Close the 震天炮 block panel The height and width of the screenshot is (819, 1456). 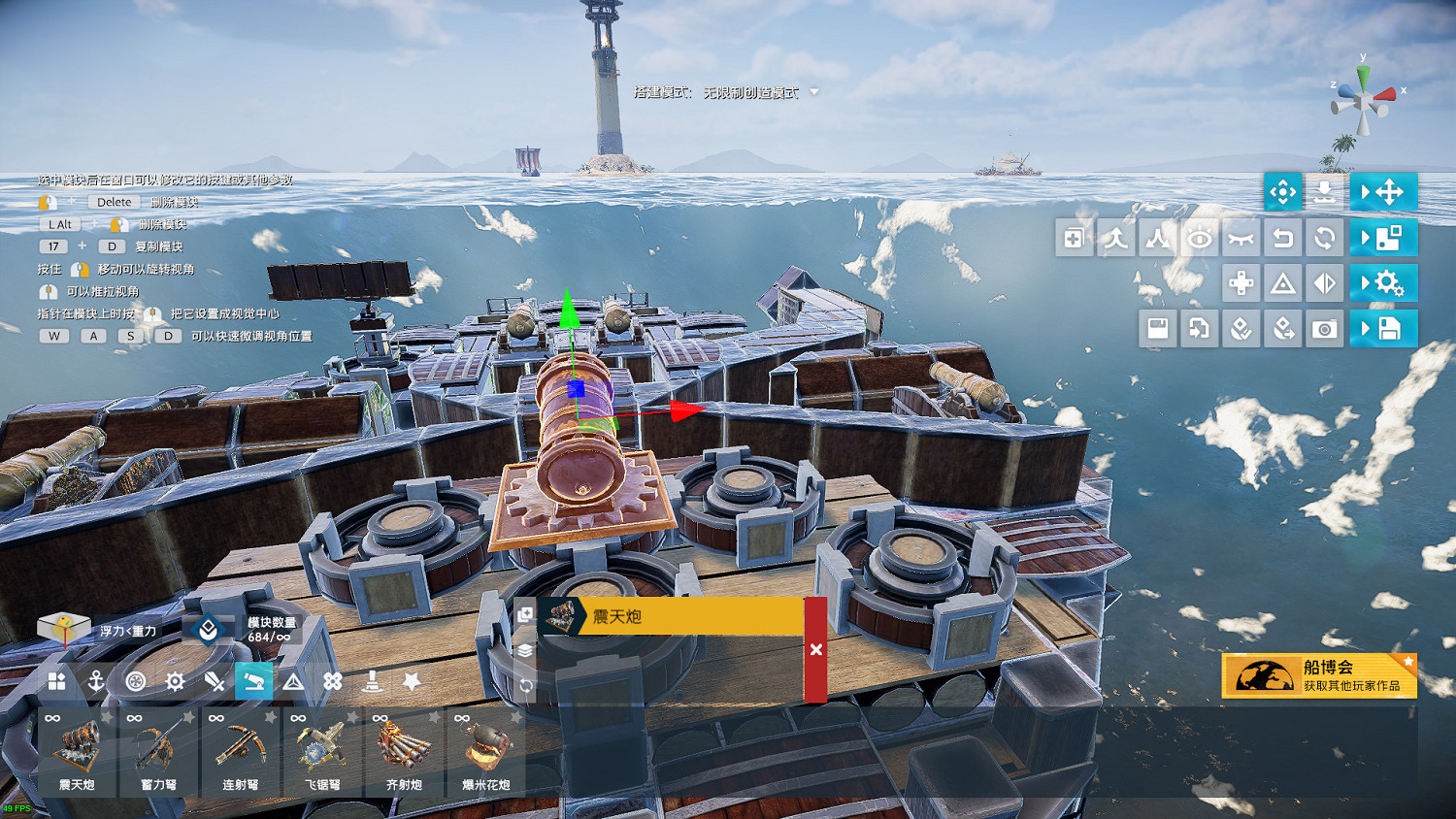click(815, 649)
